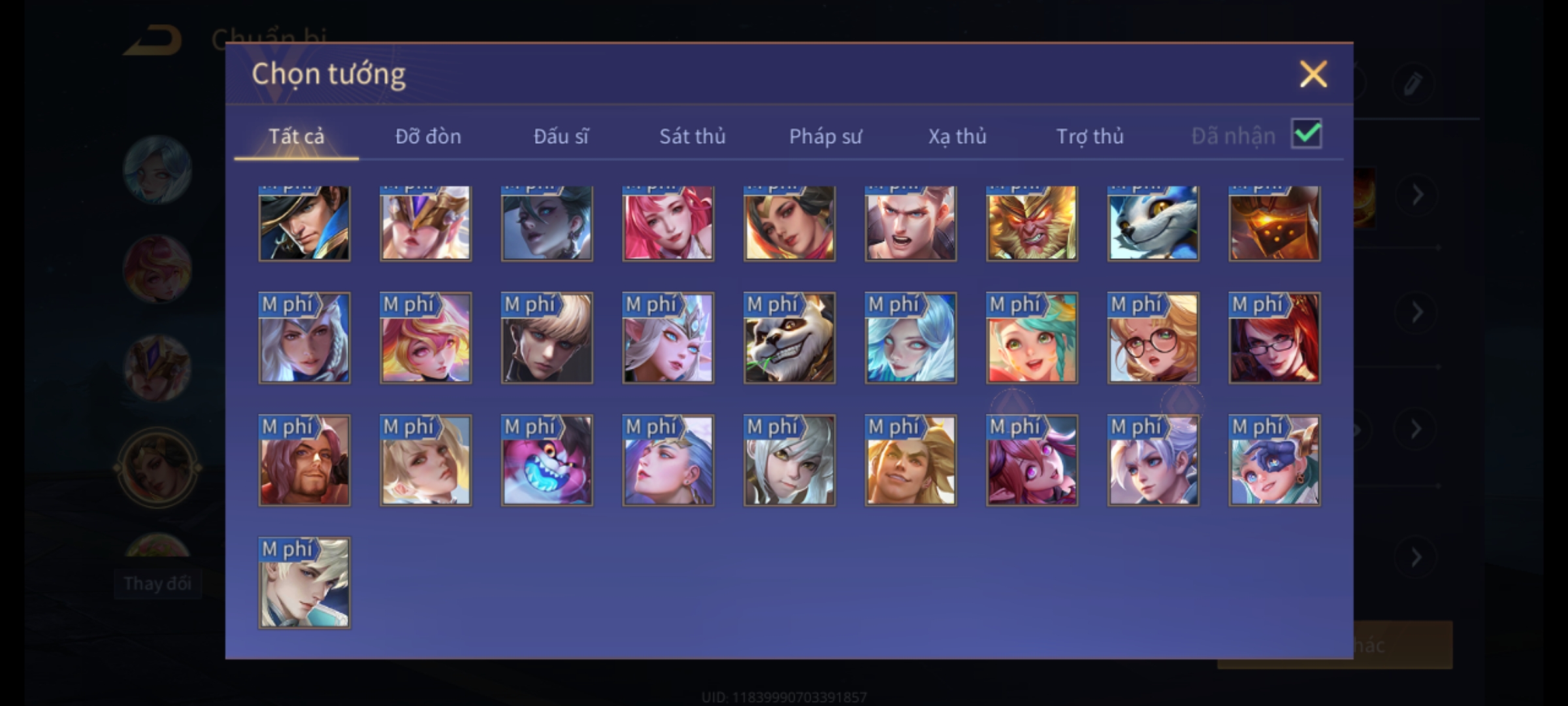Toggle the Đã nhận checkbox
This screenshot has width=1568, height=706.
point(1306,134)
